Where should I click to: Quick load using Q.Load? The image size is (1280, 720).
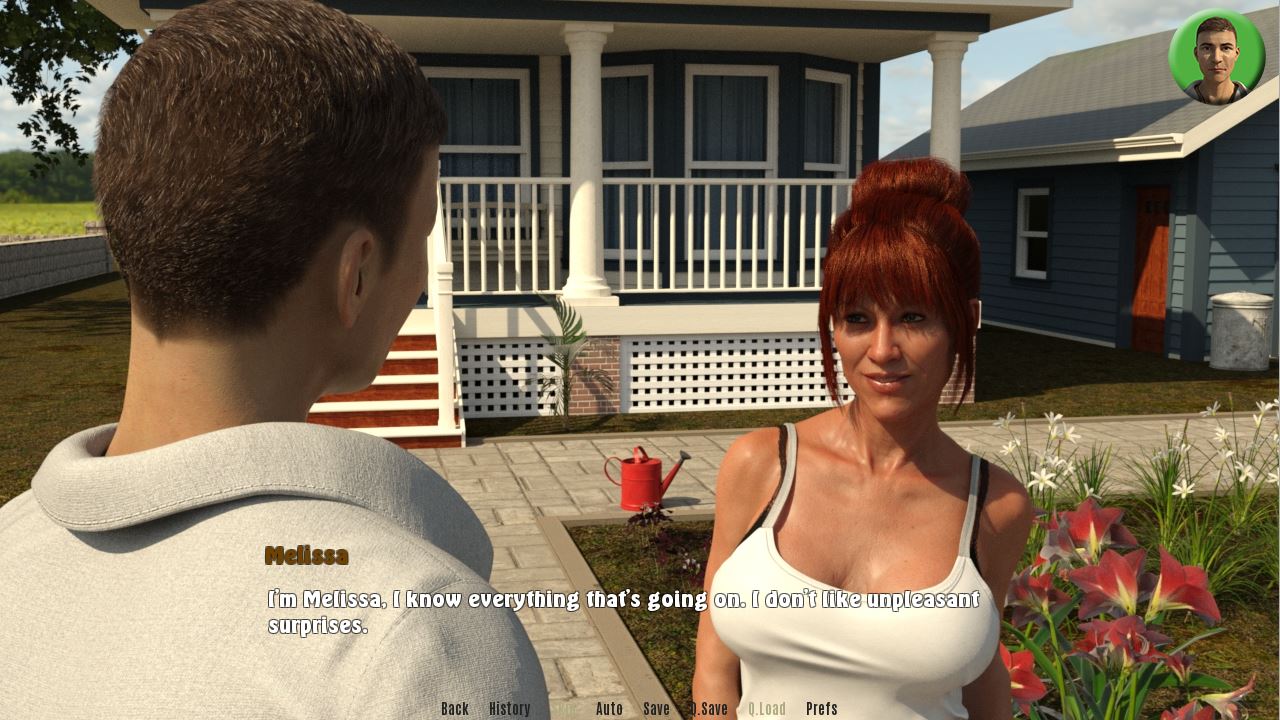click(766, 709)
